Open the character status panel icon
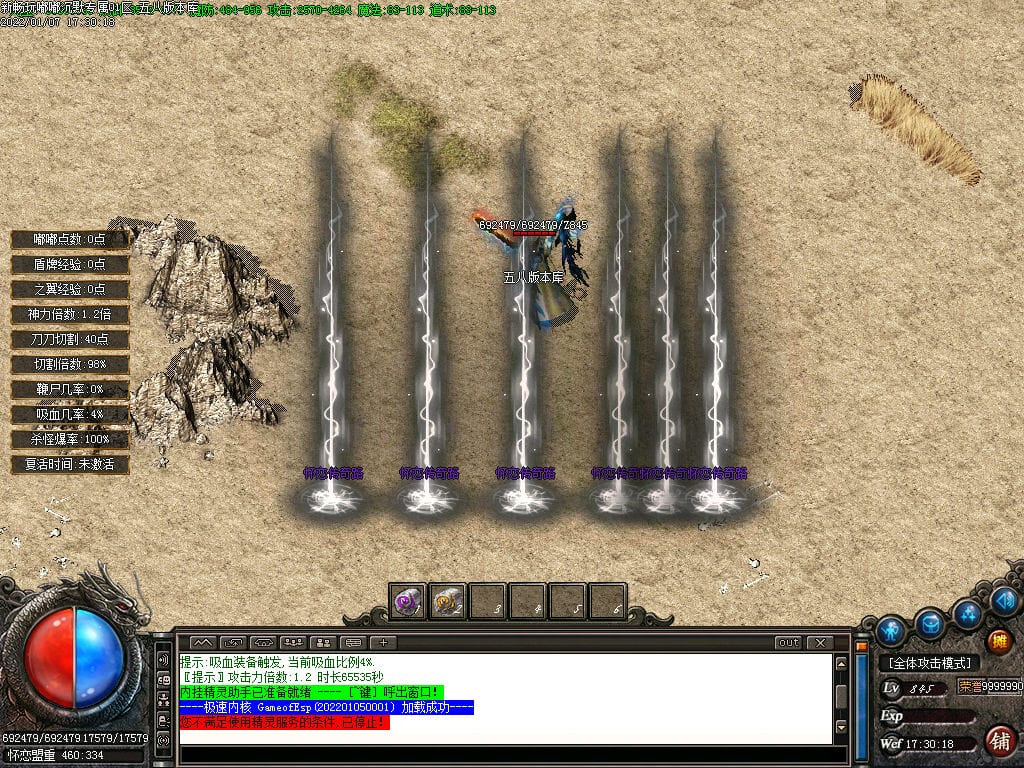This screenshot has width=1024, height=768. tap(890, 631)
